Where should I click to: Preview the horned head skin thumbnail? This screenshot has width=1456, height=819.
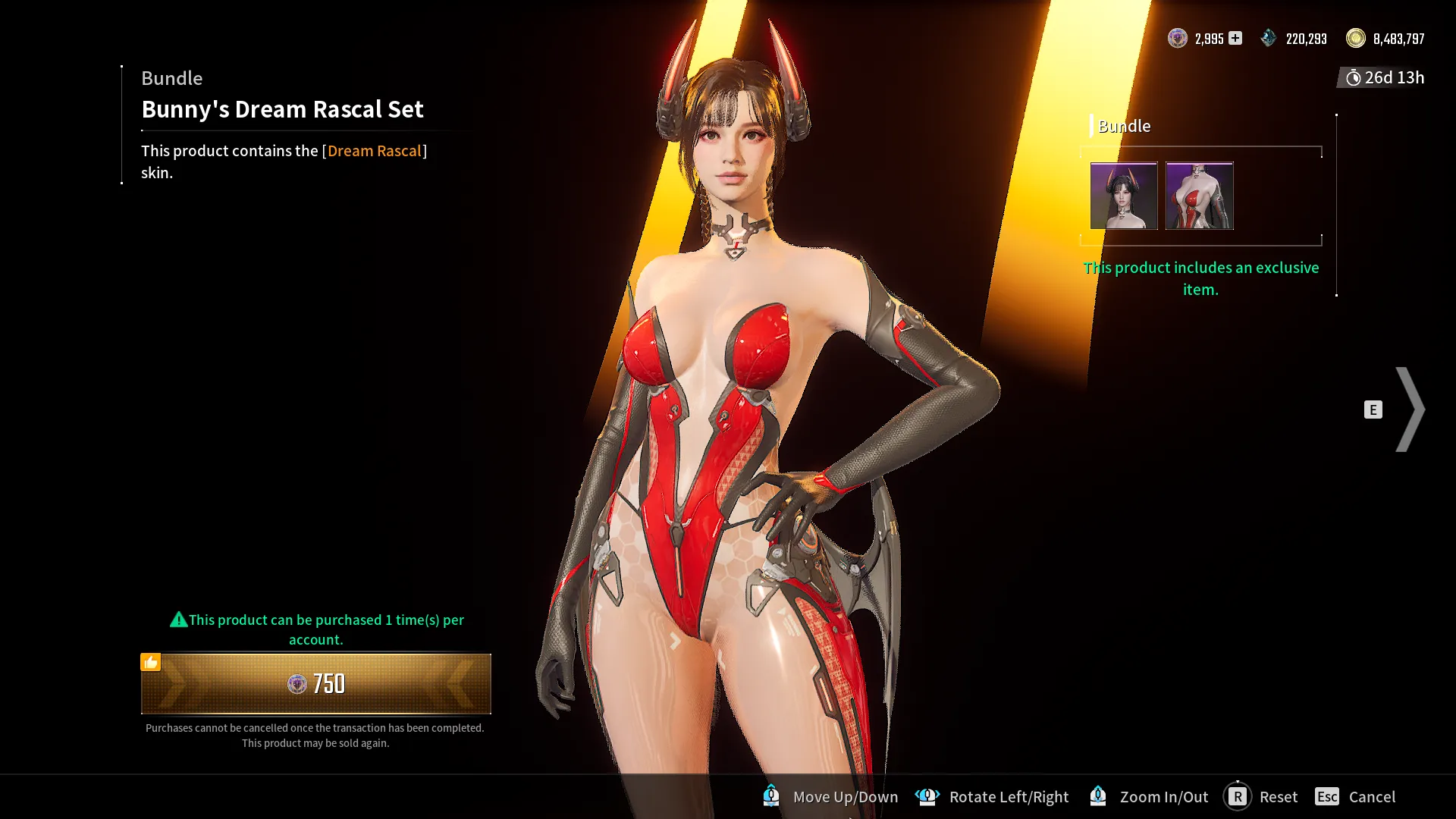coord(1124,196)
